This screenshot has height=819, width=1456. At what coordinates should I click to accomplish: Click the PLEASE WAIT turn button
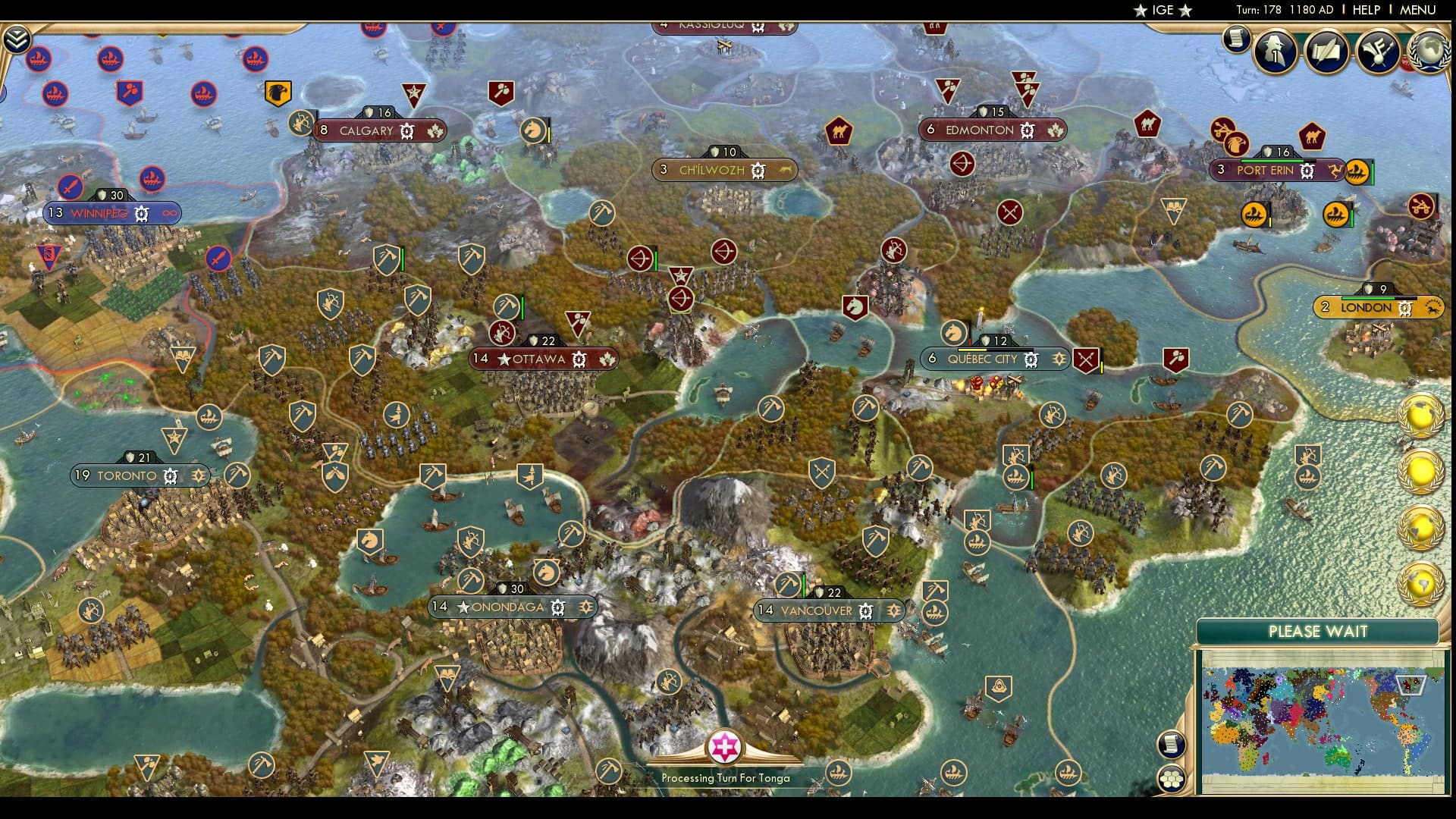click(1317, 632)
